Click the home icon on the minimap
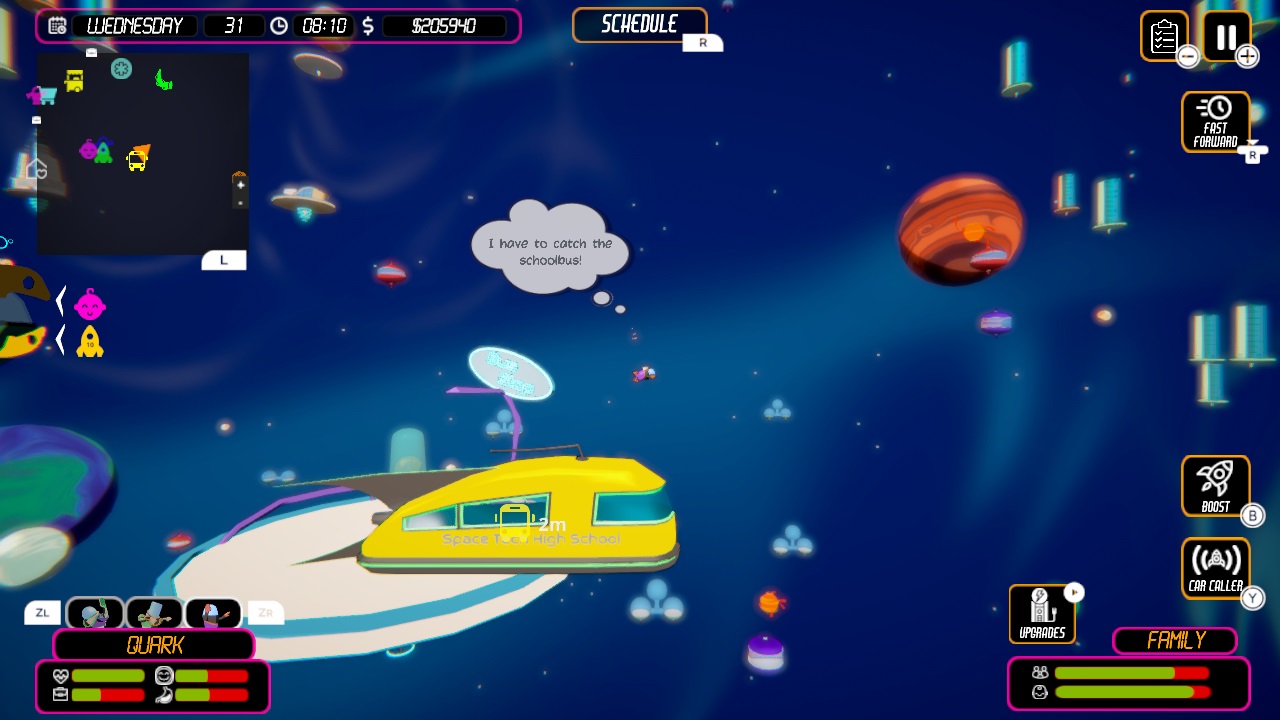1280x720 pixels. tap(36, 169)
